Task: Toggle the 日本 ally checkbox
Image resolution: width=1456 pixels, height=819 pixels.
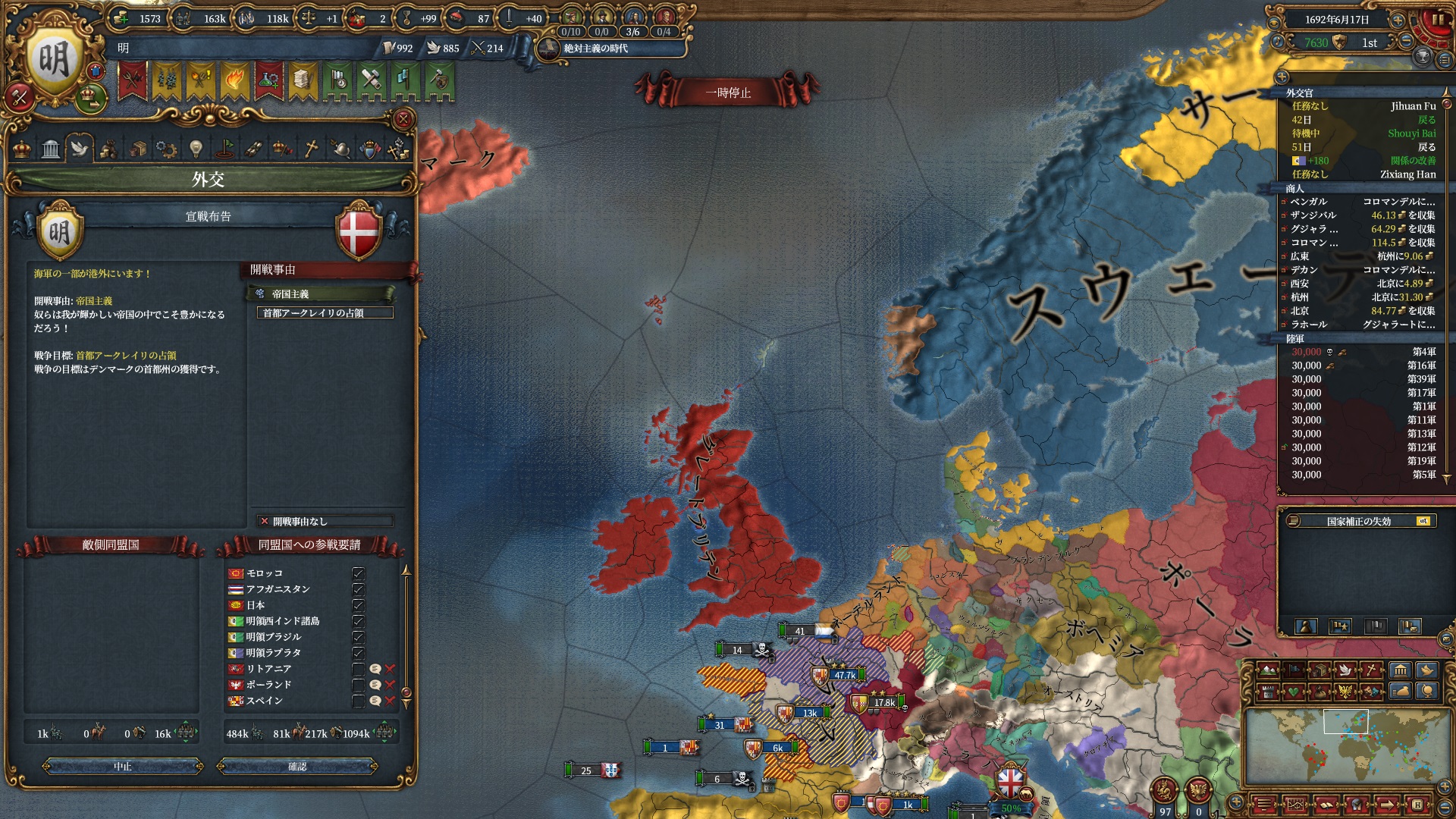Action: click(359, 605)
